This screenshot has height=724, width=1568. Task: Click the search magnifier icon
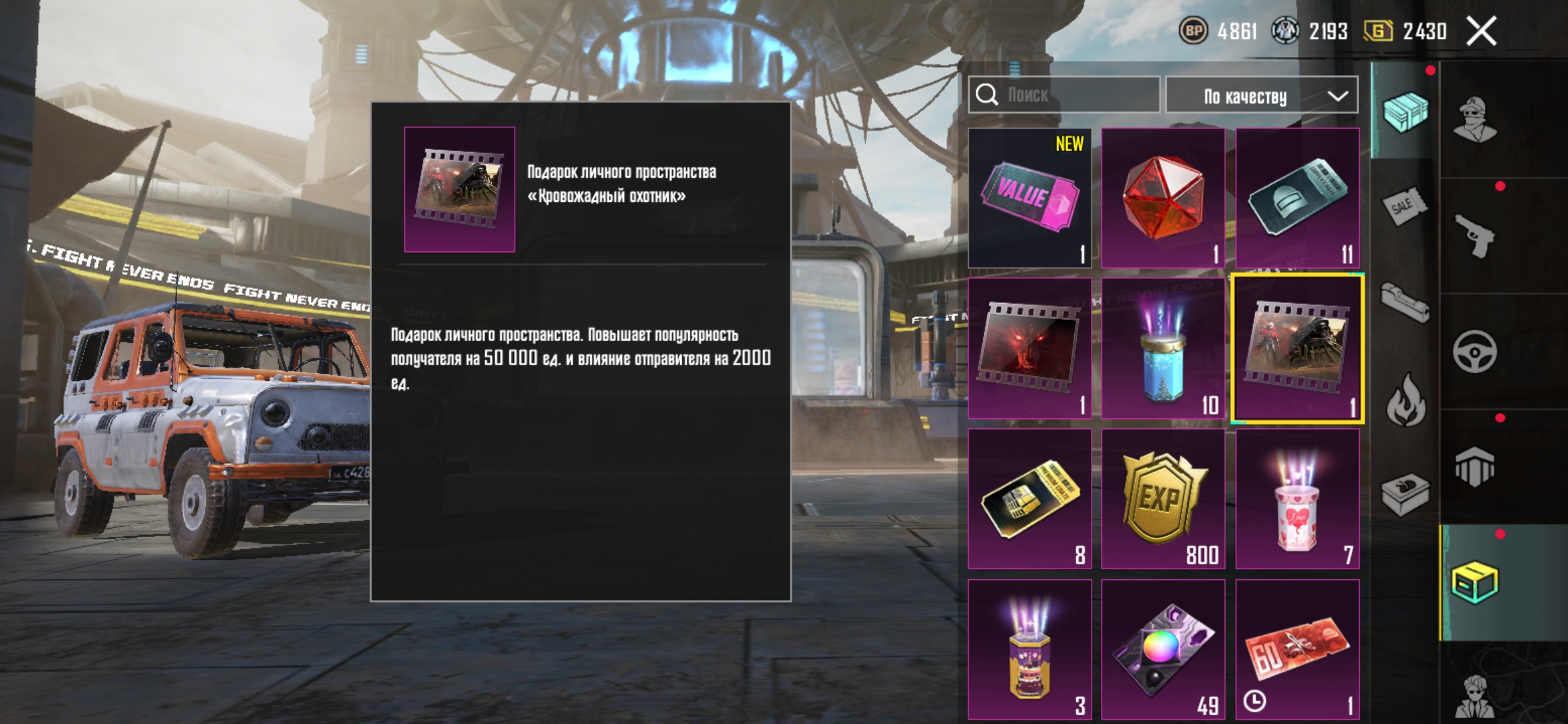pyautogui.click(x=985, y=95)
